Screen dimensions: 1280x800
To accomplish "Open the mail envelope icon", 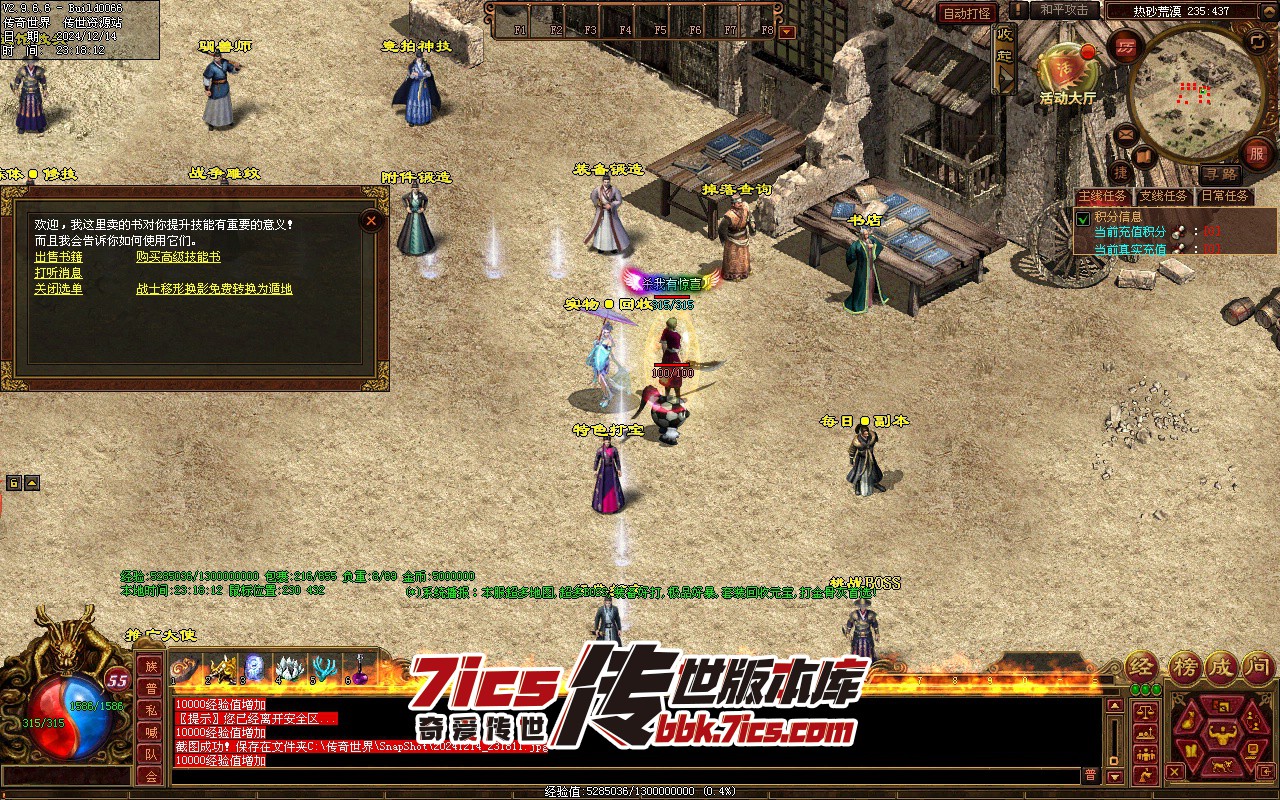I will pos(1125,133).
